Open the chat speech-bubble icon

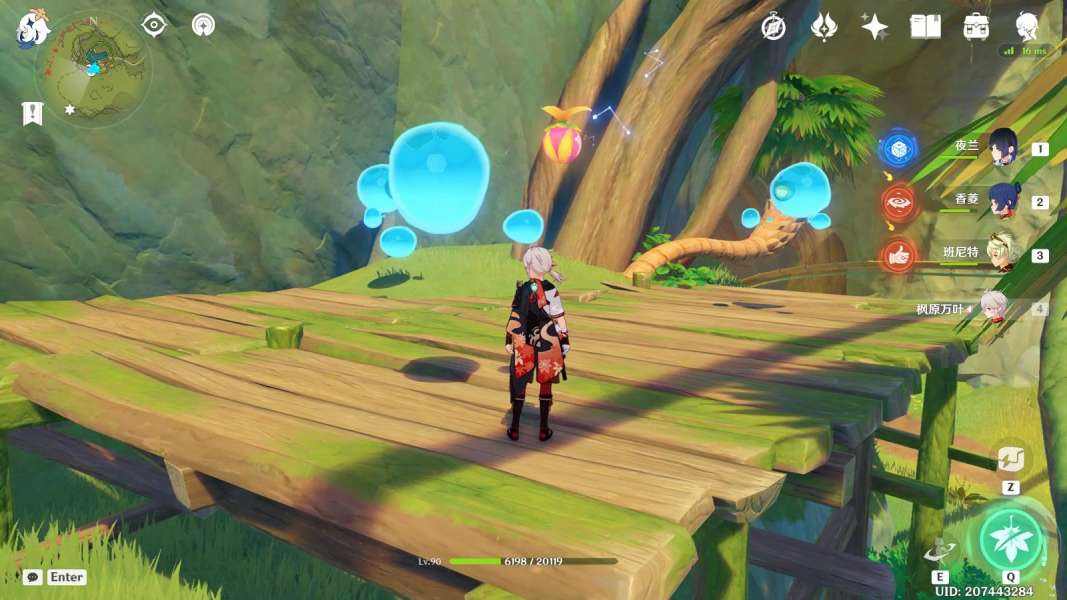(x=33, y=577)
